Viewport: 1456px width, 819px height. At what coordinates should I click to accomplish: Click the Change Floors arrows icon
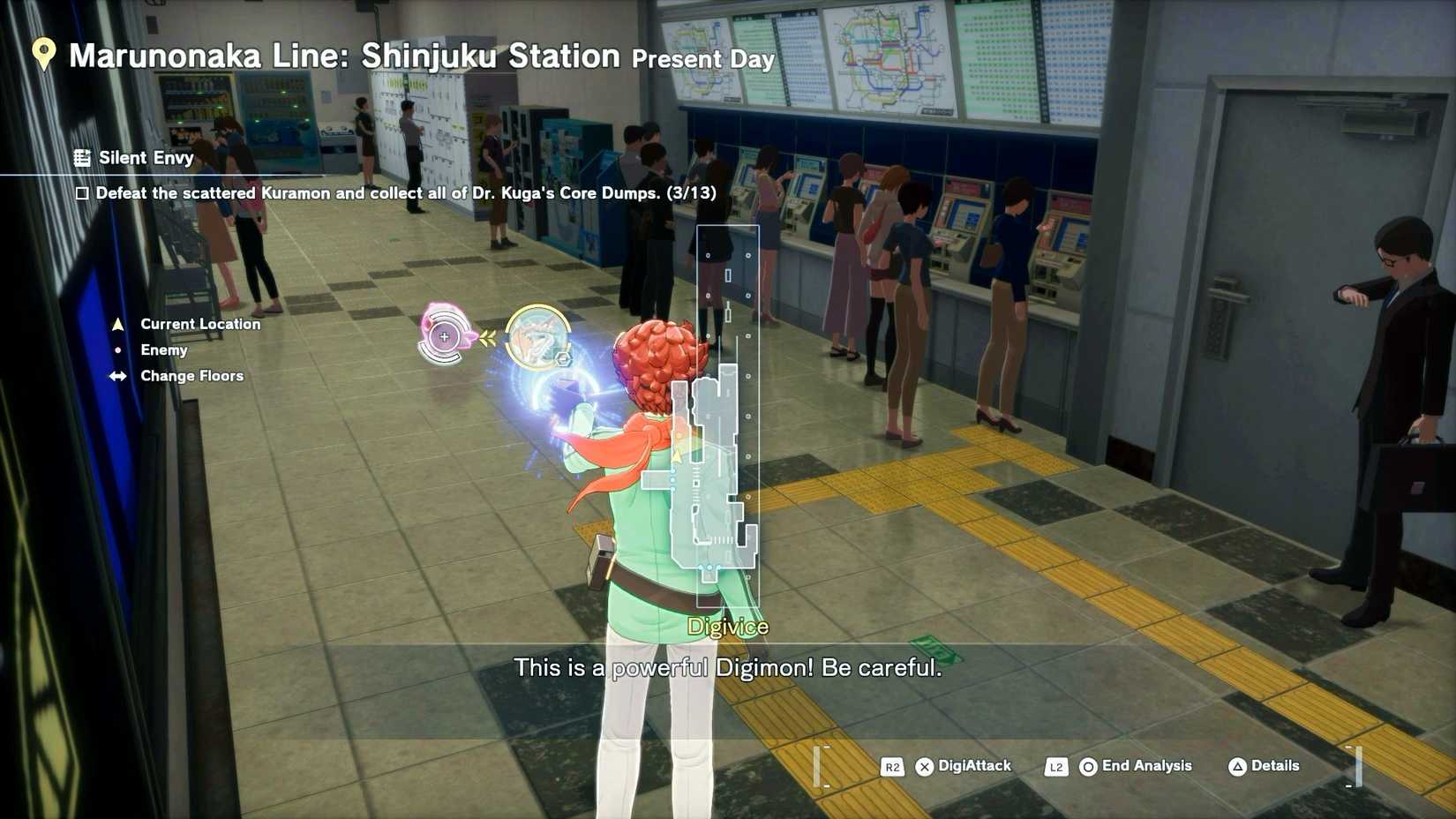click(x=117, y=376)
